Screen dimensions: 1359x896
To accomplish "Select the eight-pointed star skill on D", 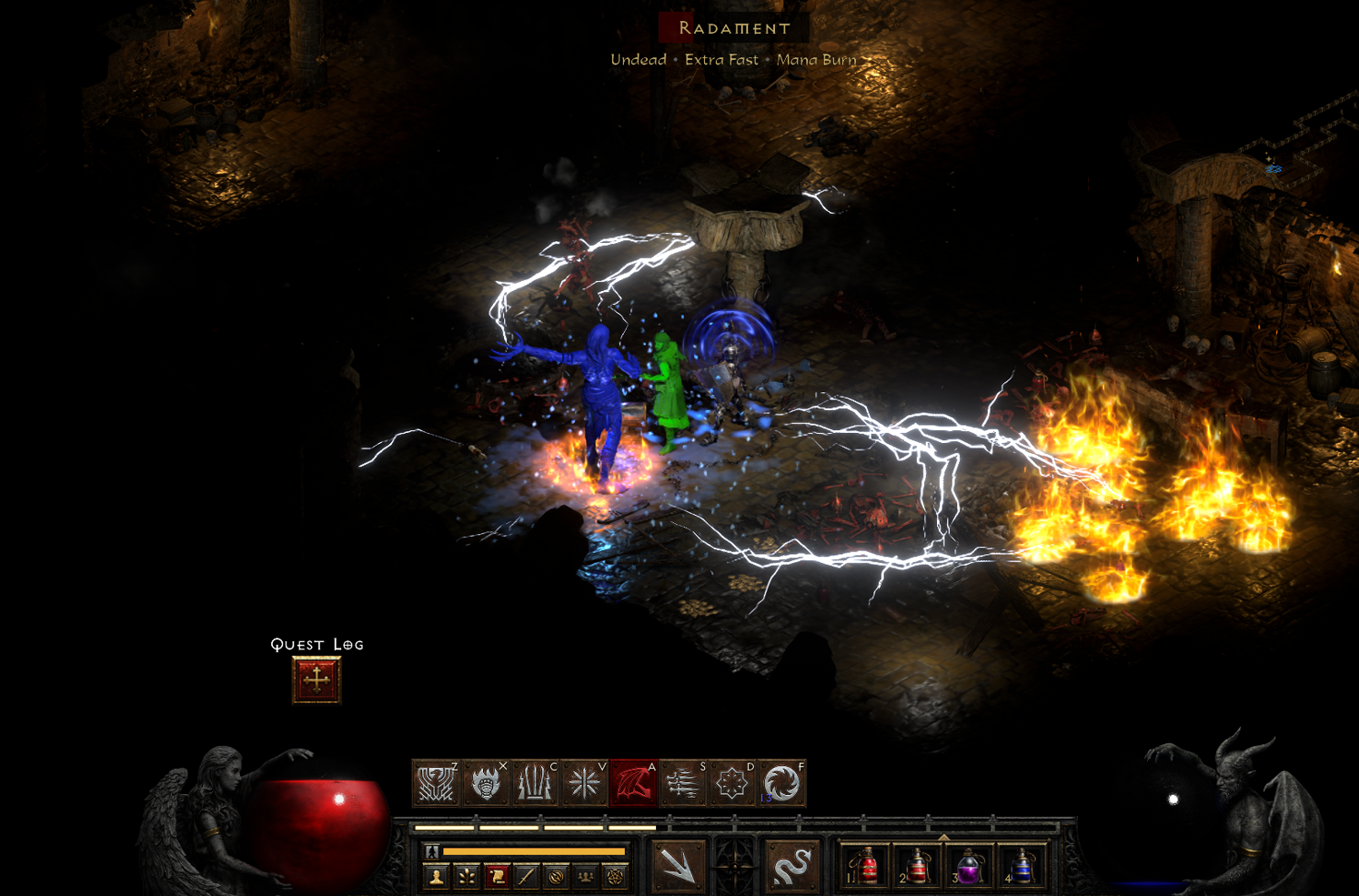I will (732, 783).
